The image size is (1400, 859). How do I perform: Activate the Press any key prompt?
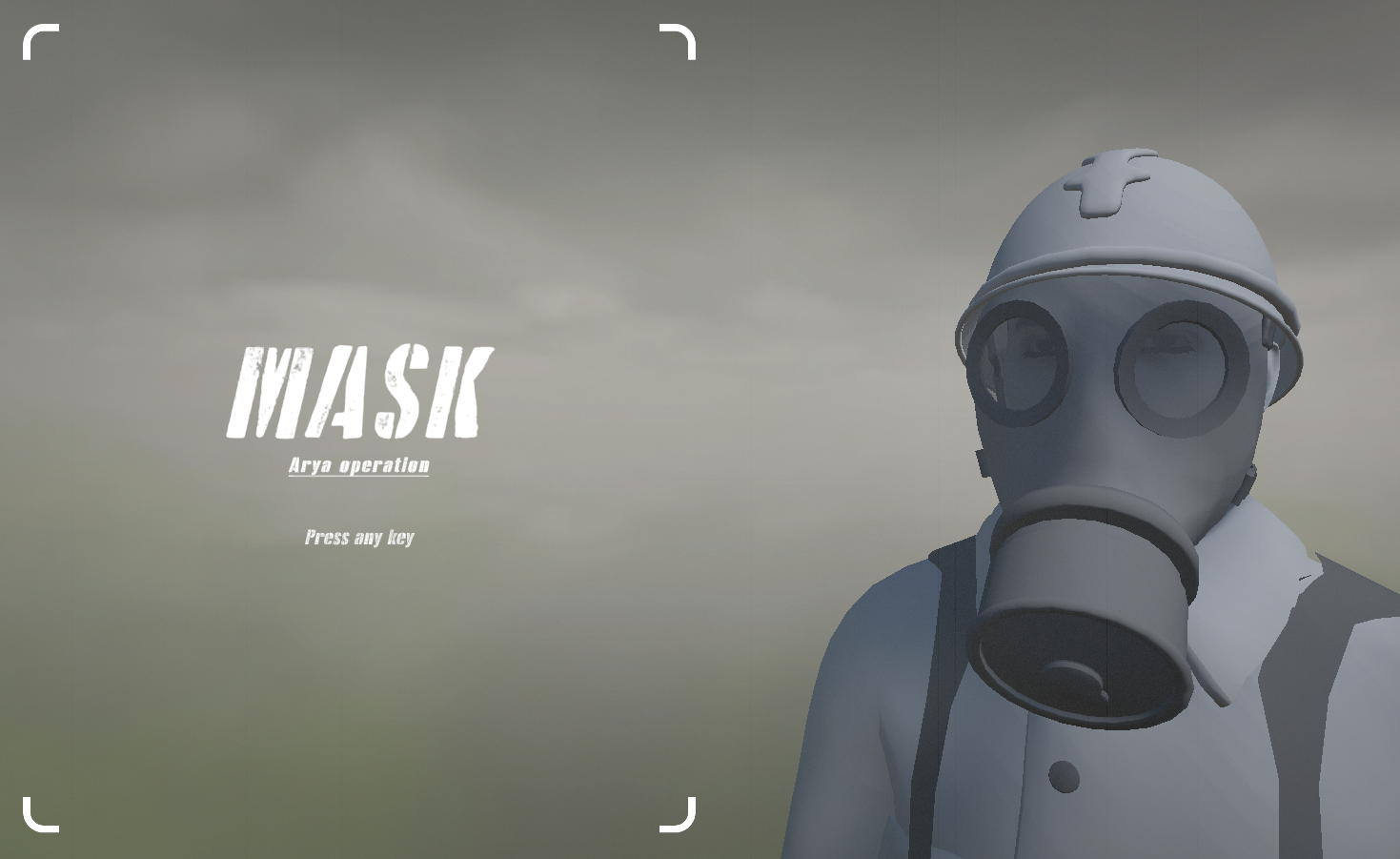(358, 538)
